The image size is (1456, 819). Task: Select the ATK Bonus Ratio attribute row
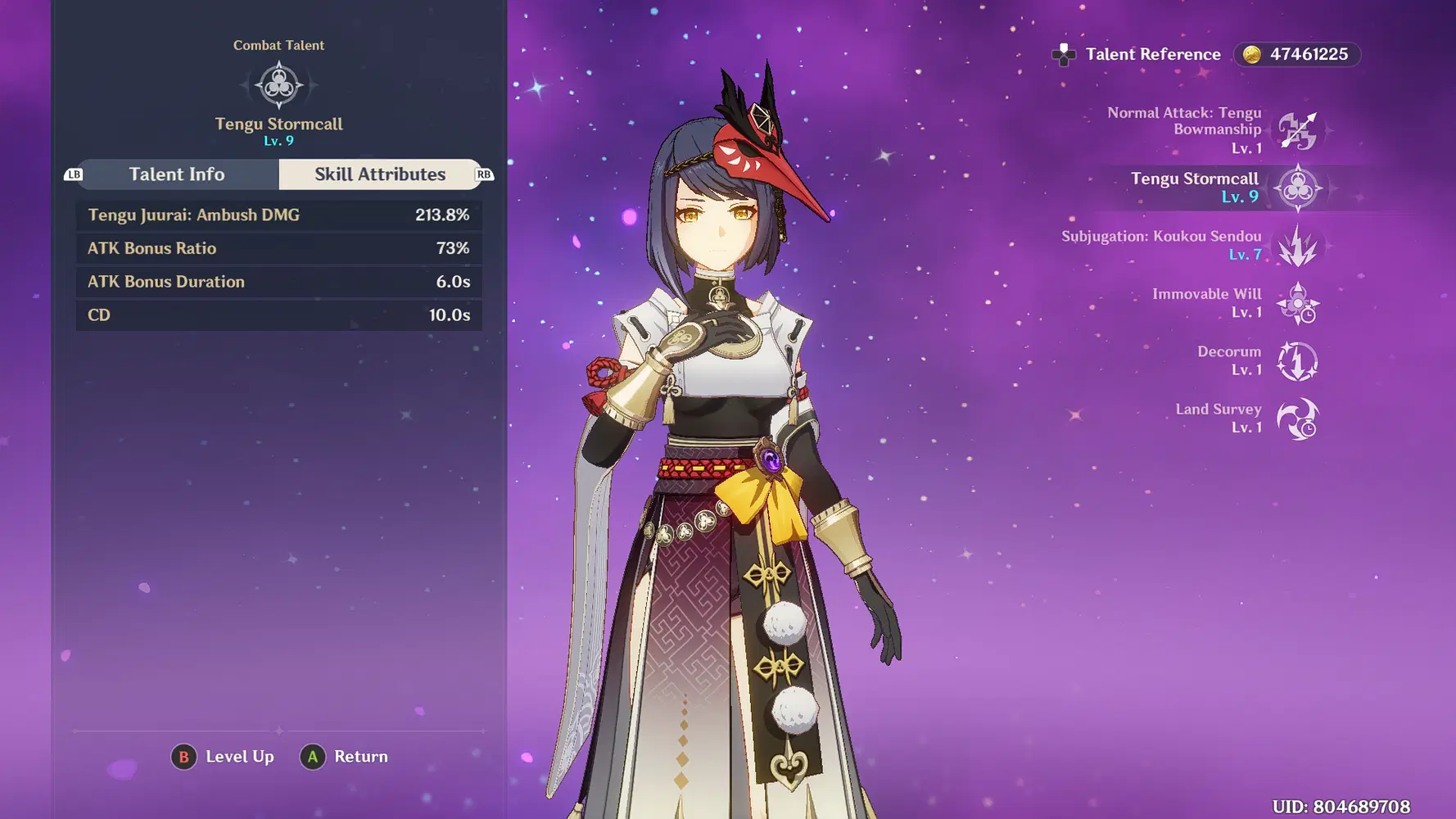(x=278, y=248)
